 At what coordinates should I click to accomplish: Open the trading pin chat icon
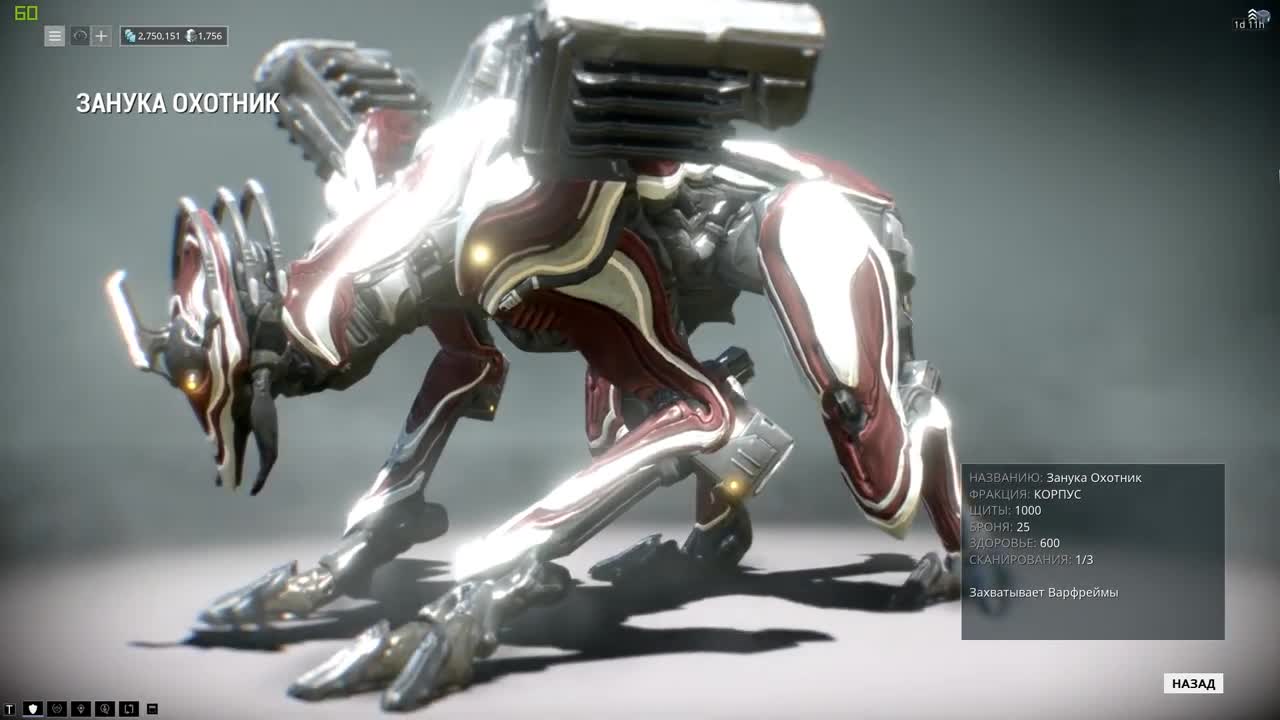(x=82, y=710)
